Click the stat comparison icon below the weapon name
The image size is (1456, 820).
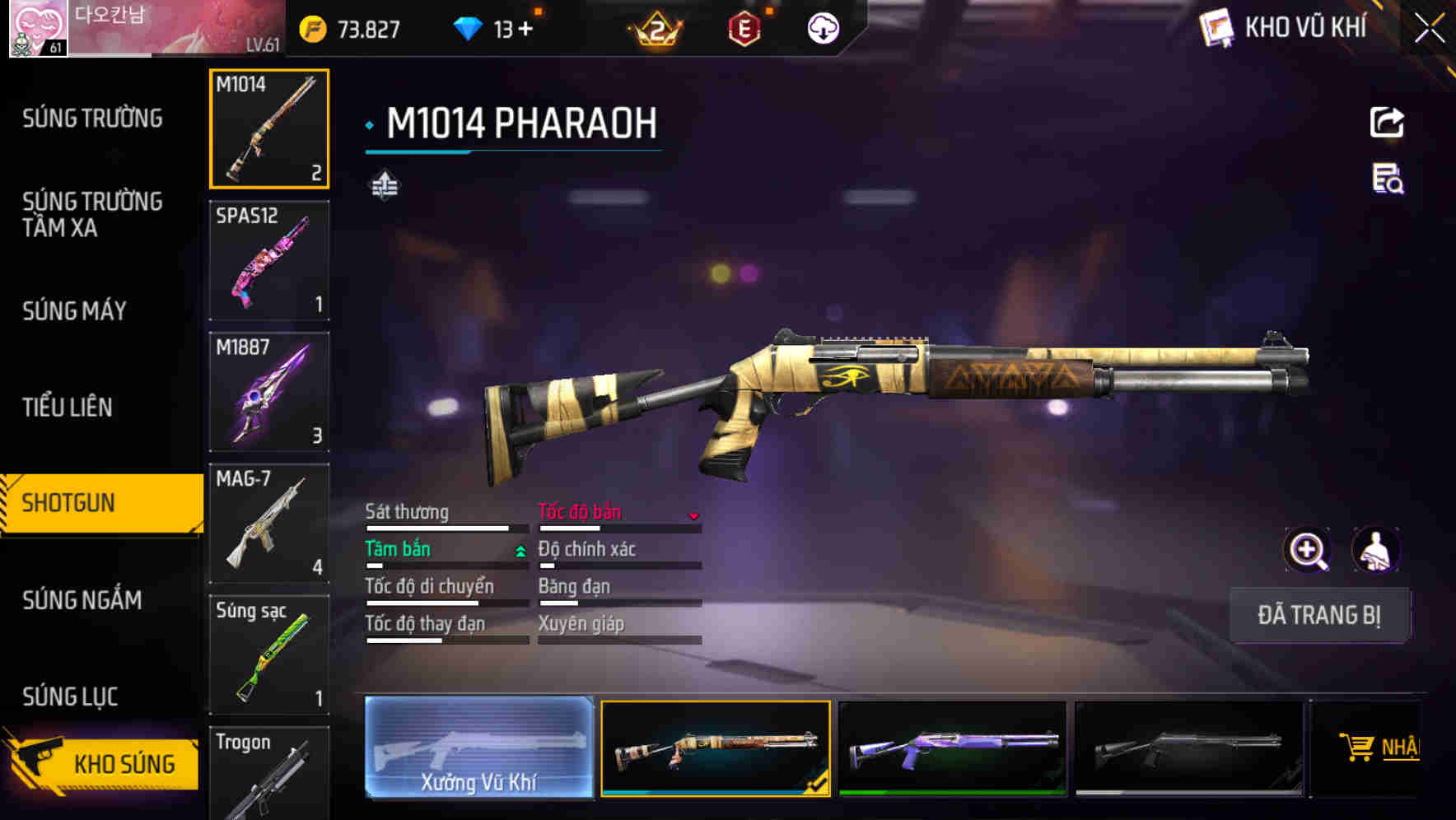[x=385, y=186]
